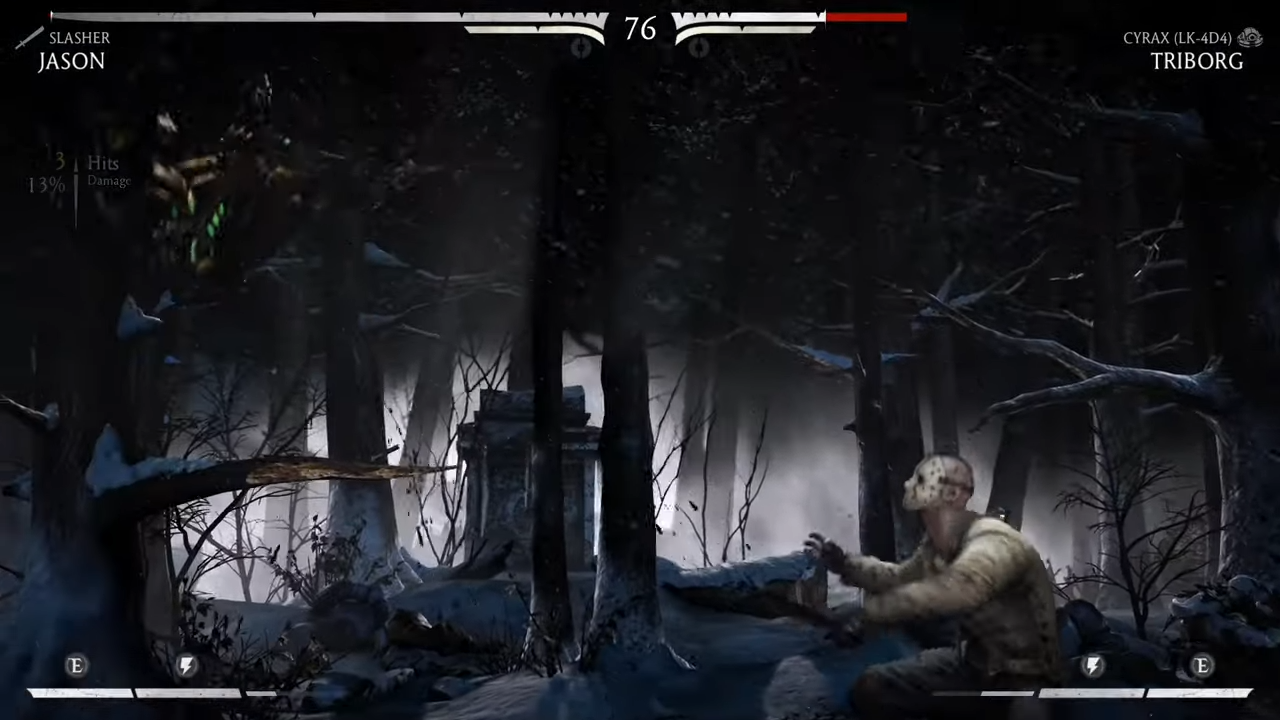Click the machete icon beside SLASHER label

(29, 38)
